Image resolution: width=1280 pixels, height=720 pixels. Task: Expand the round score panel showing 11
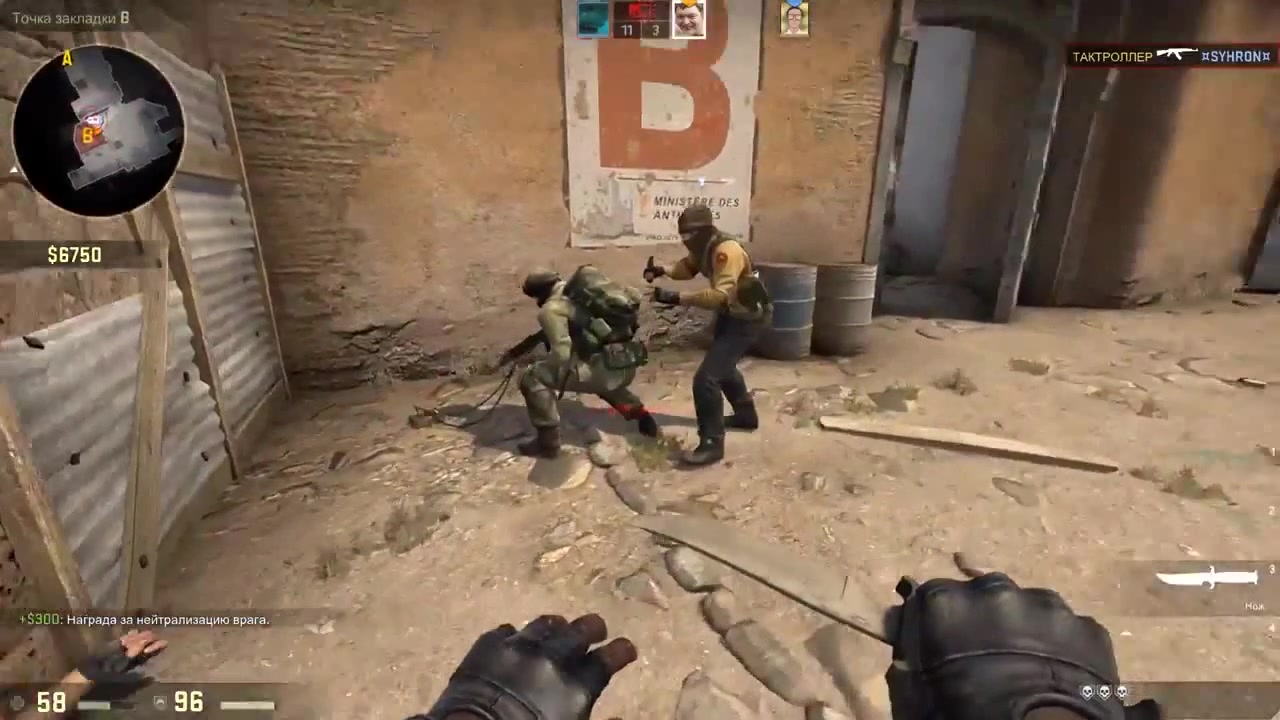tap(627, 31)
